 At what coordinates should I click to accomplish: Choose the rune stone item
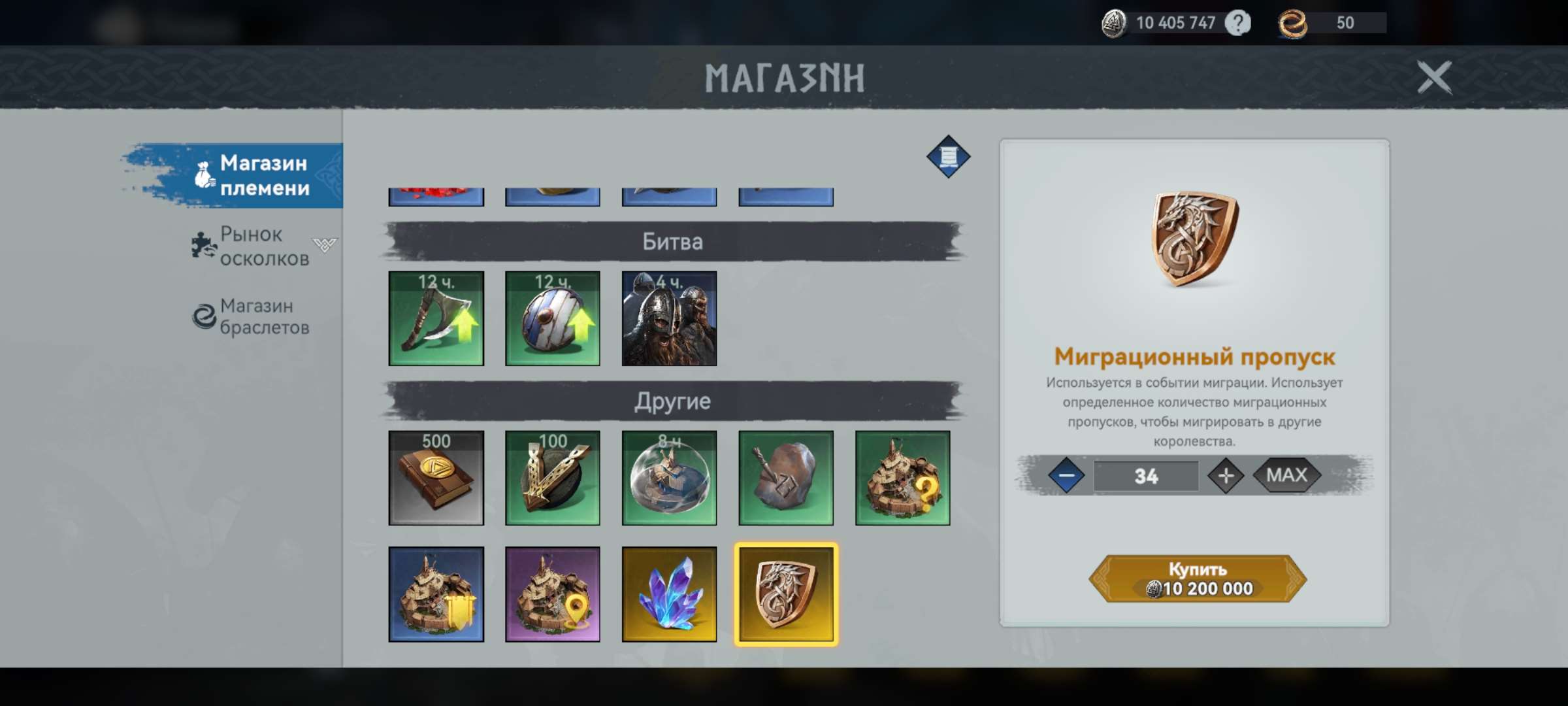pyautogui.click(x=785, y=478)
